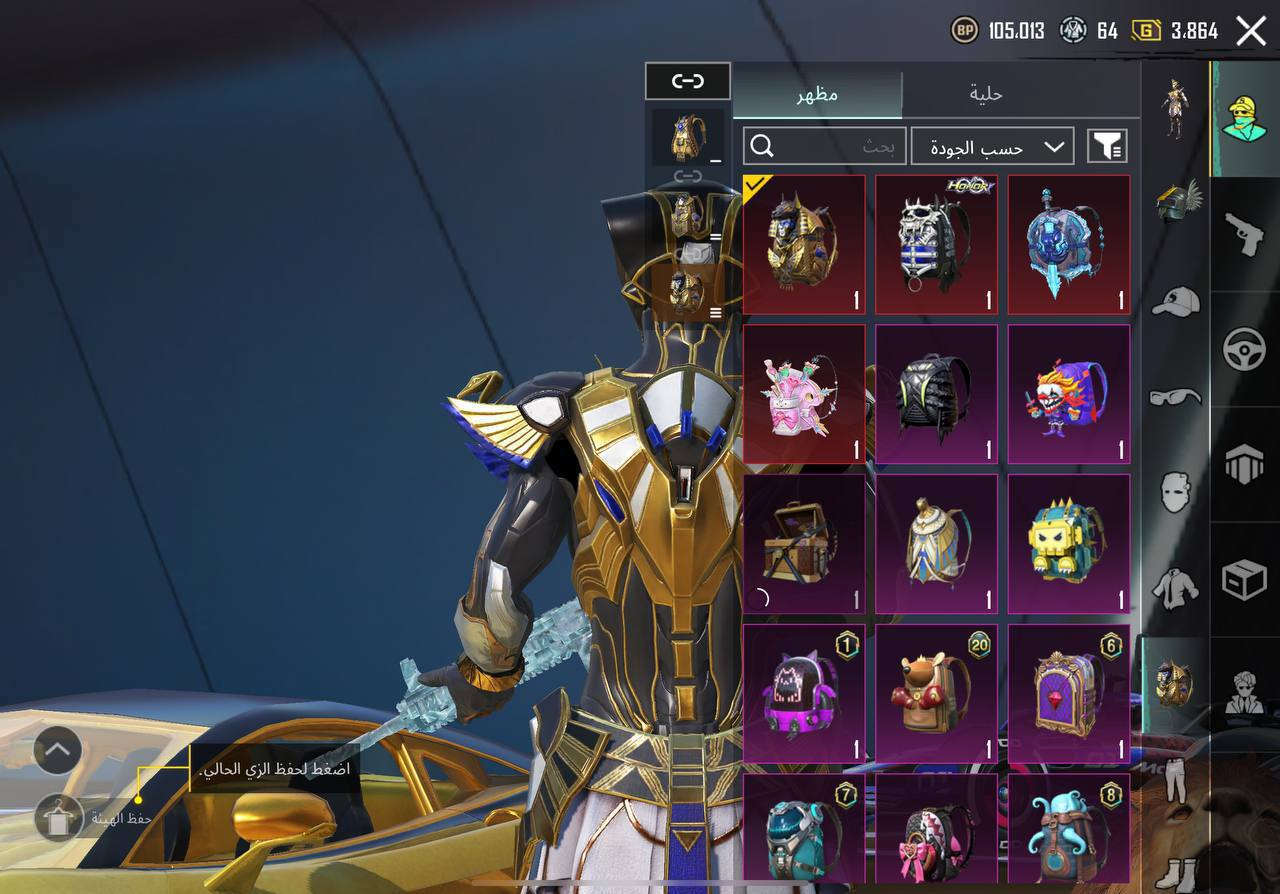The width and height of the screenshot is (1280, 894).
Task: Pick the pink cake backpack skin
Action: point(804,393)
